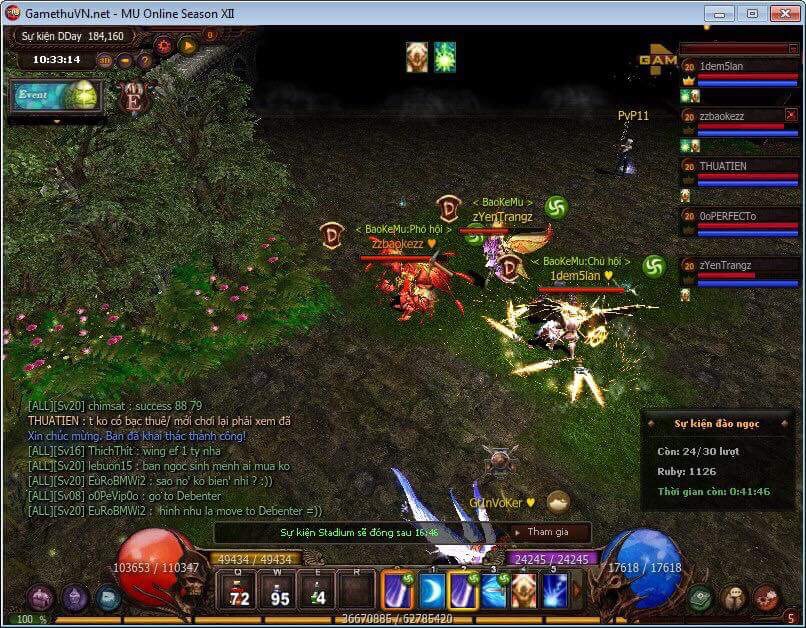
Task: Expand the arrow below the Event banner
Action: pos(56,121)
